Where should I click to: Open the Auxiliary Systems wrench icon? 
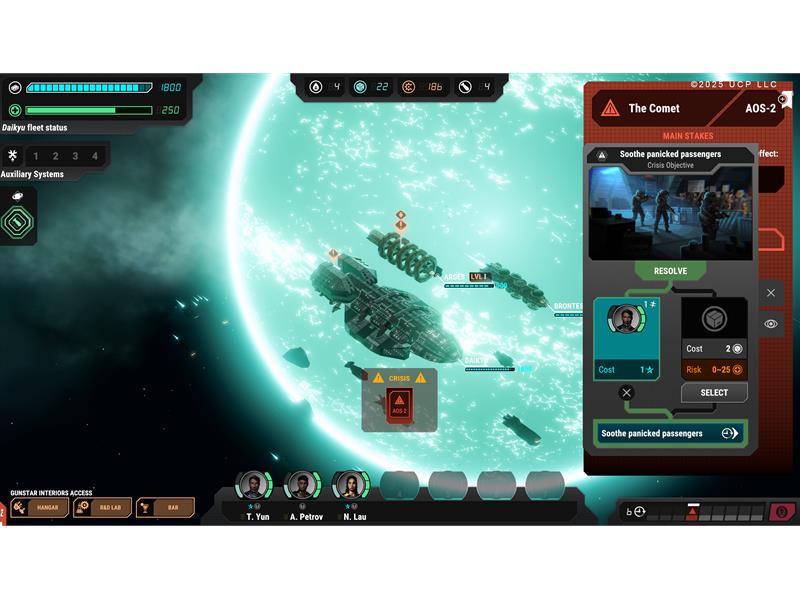[x=12, y=156]
